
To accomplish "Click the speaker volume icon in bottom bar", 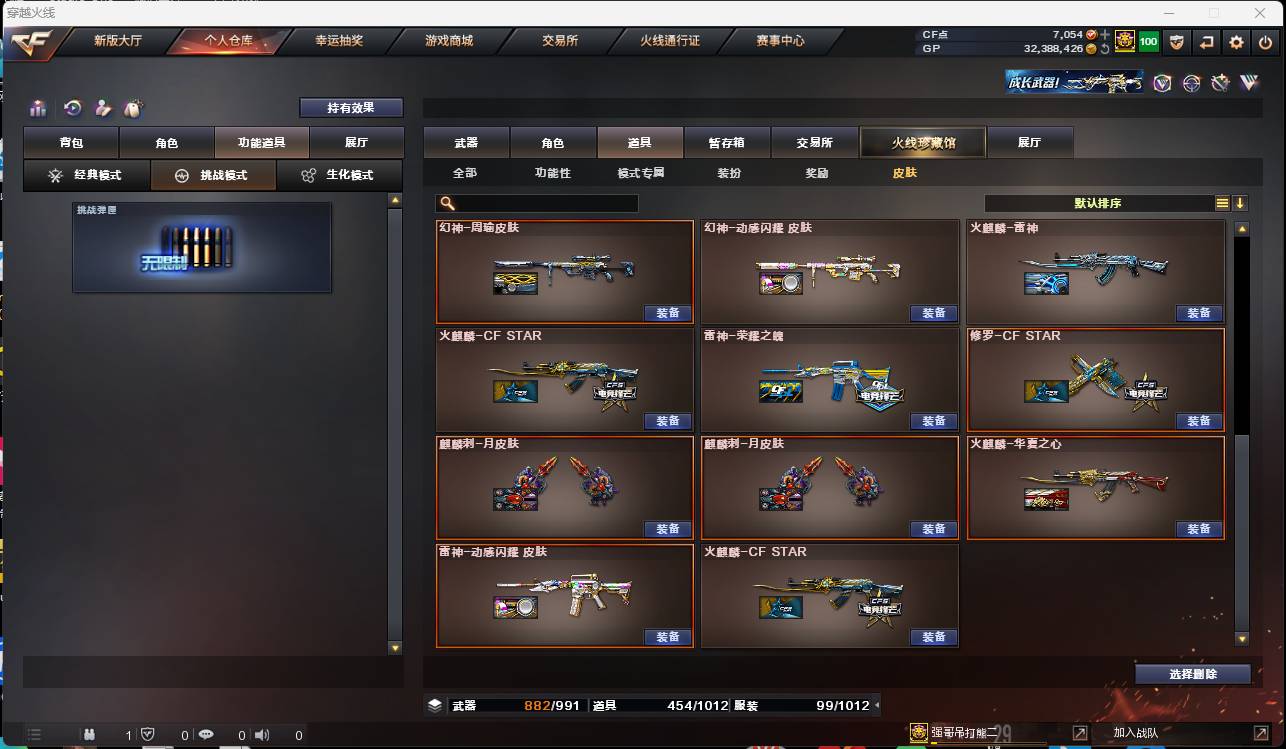I will point(262,733).
